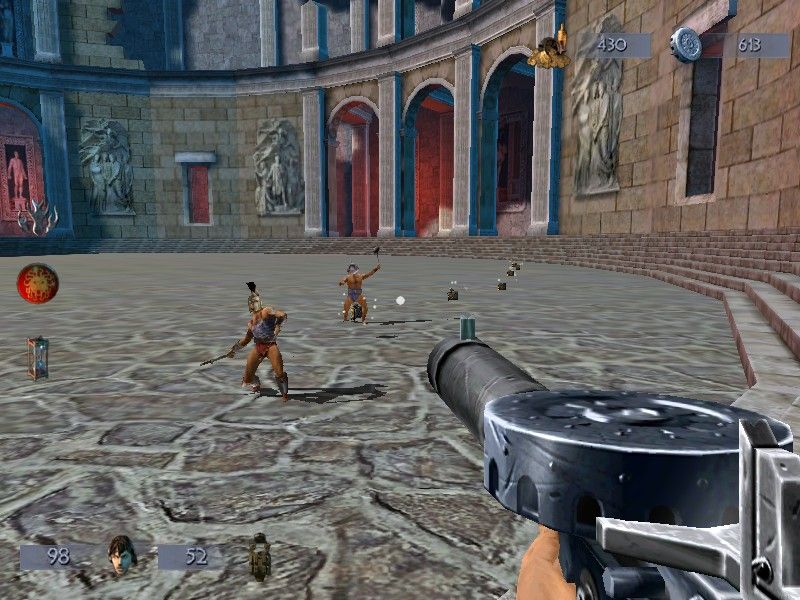The image size is (800, 600).
Task: Activate the hourglass power-up icon
Action: 38,357
